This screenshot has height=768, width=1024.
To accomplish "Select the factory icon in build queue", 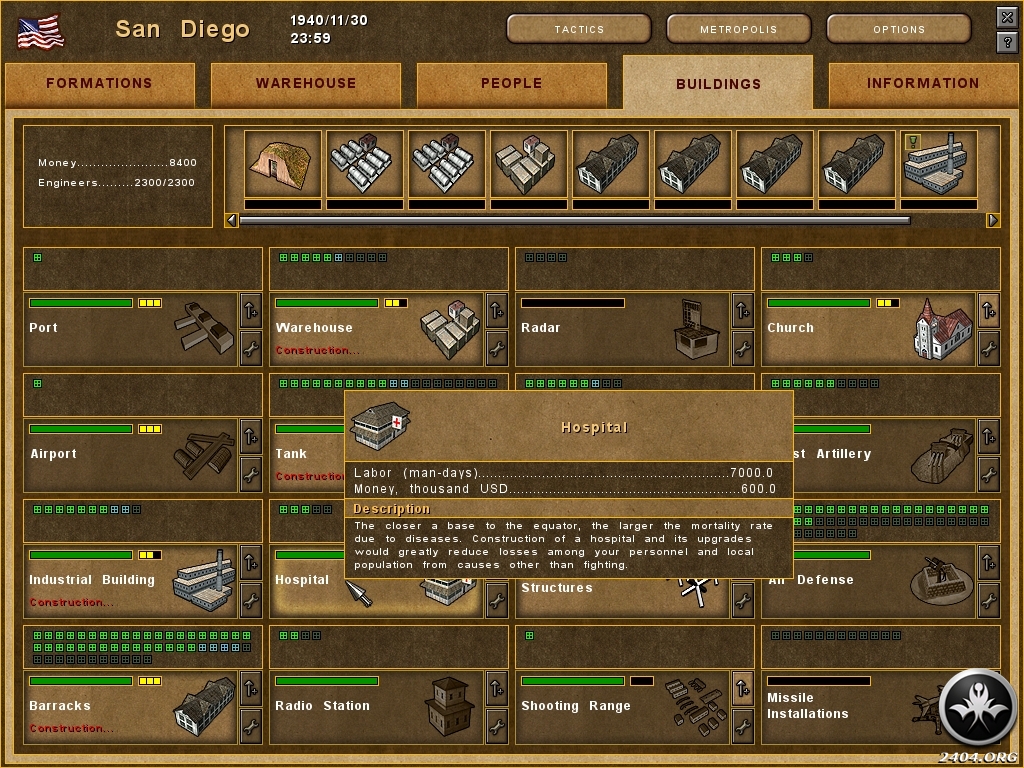I will pyautogui.click(x=939, y=165).
